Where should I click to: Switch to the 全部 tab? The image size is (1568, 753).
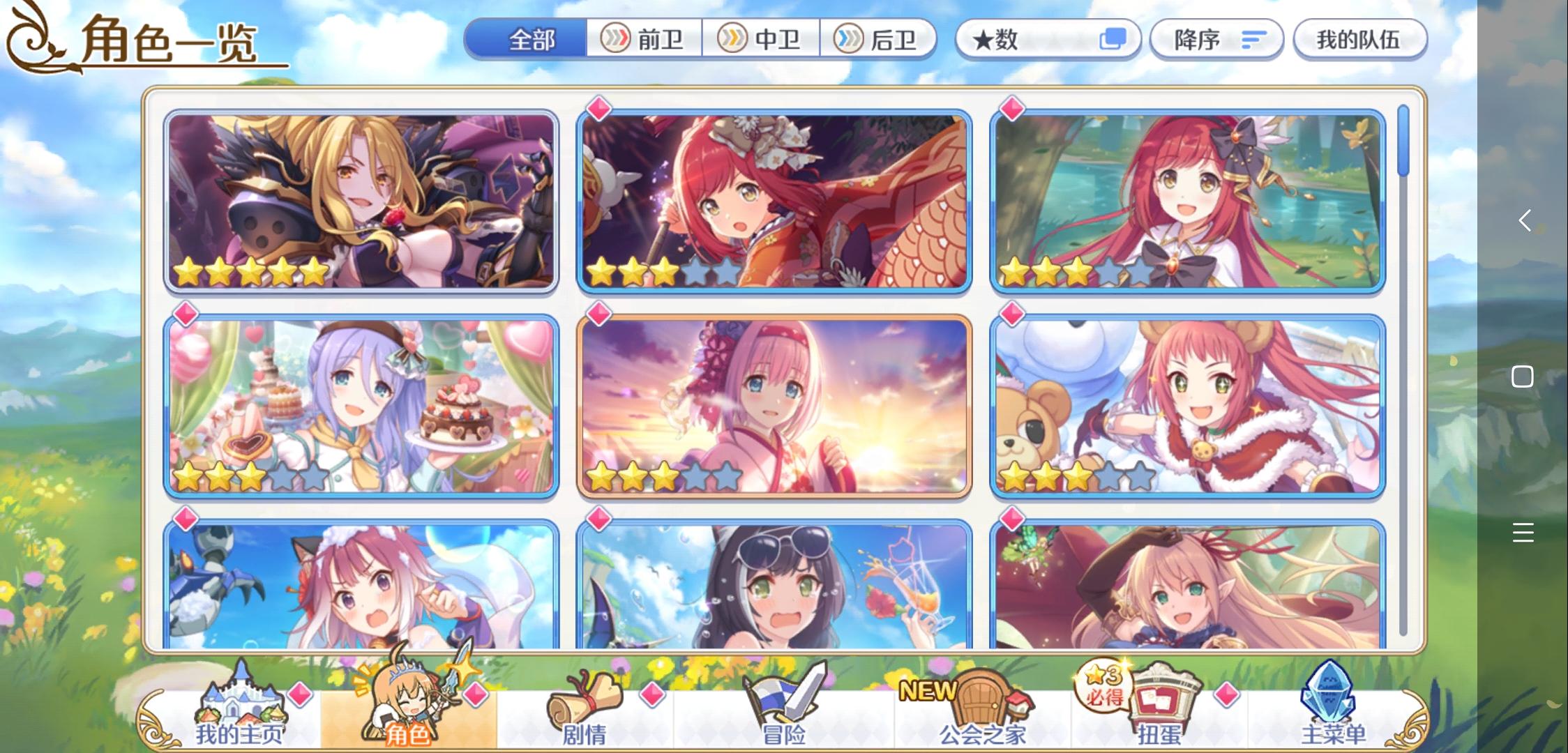531,39
